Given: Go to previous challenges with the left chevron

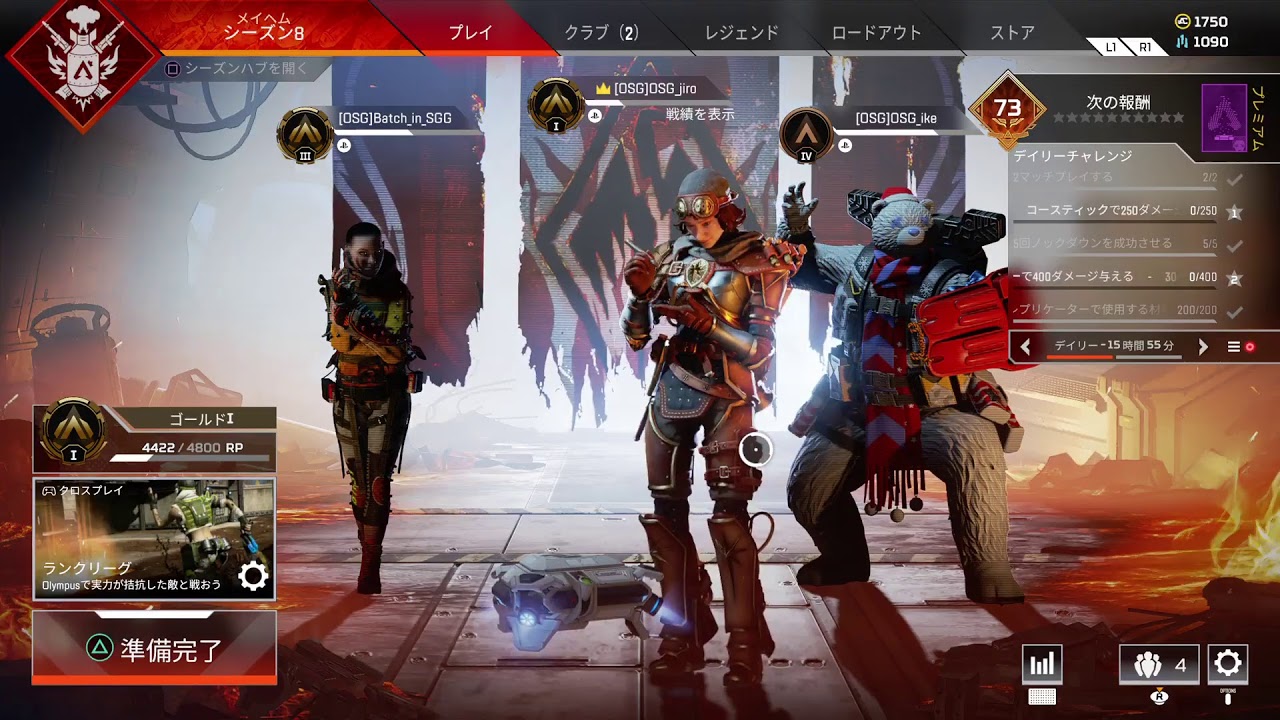Looking at the screenshot, I should (1024, 347).
